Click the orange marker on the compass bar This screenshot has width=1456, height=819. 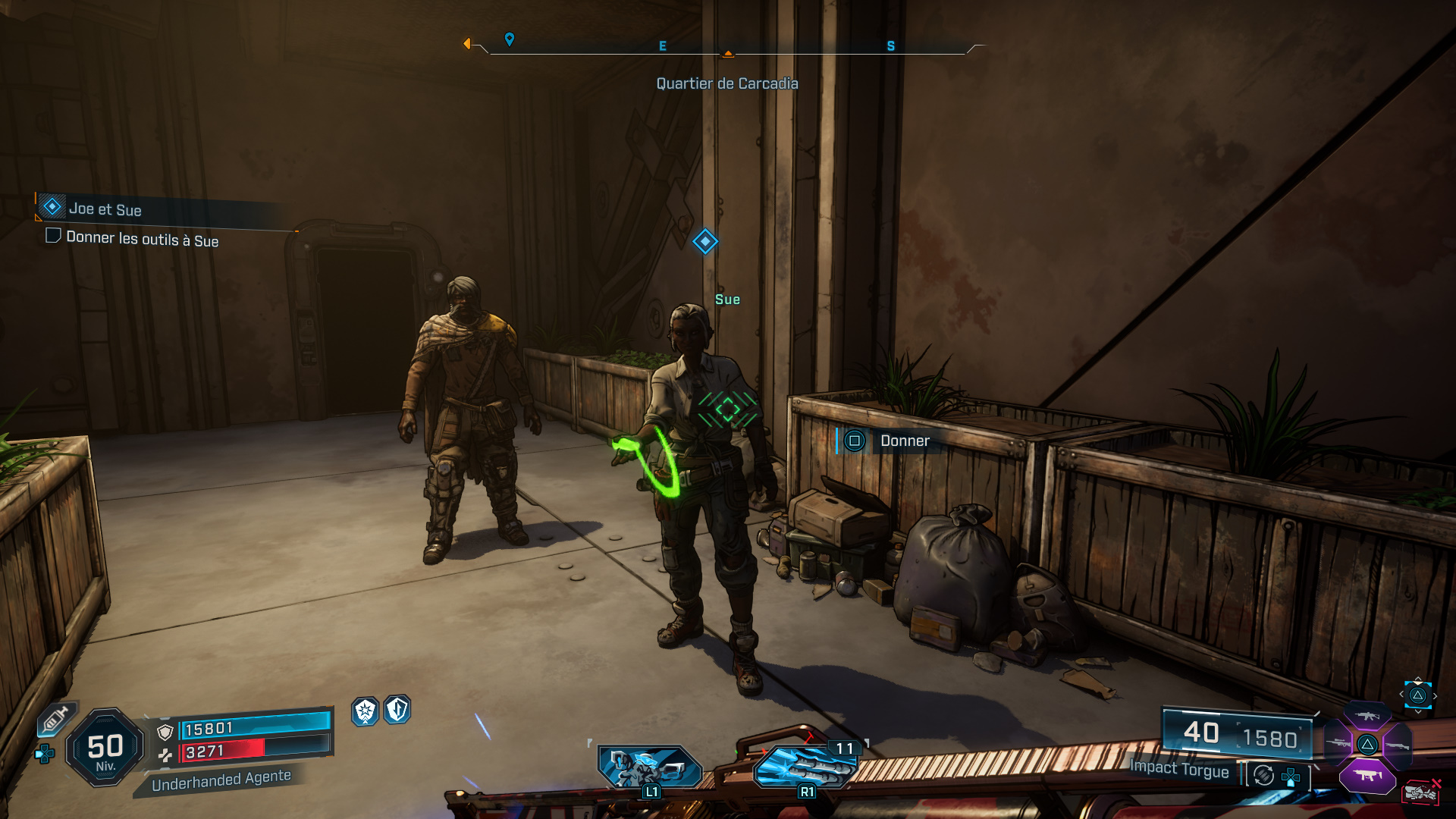click(x=729, y=53)
